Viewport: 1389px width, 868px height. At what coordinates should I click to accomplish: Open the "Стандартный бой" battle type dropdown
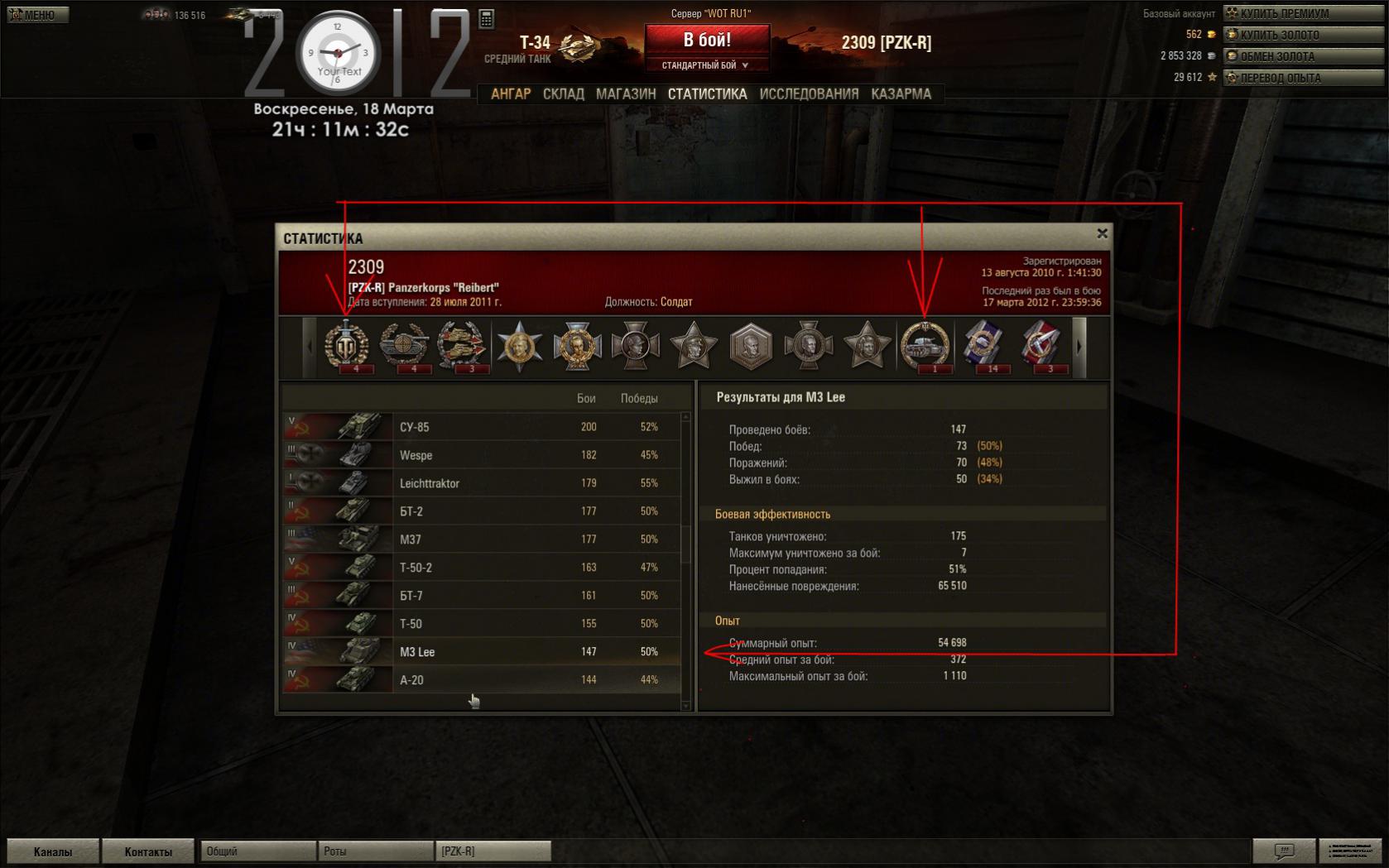click(x=706, y=65)
